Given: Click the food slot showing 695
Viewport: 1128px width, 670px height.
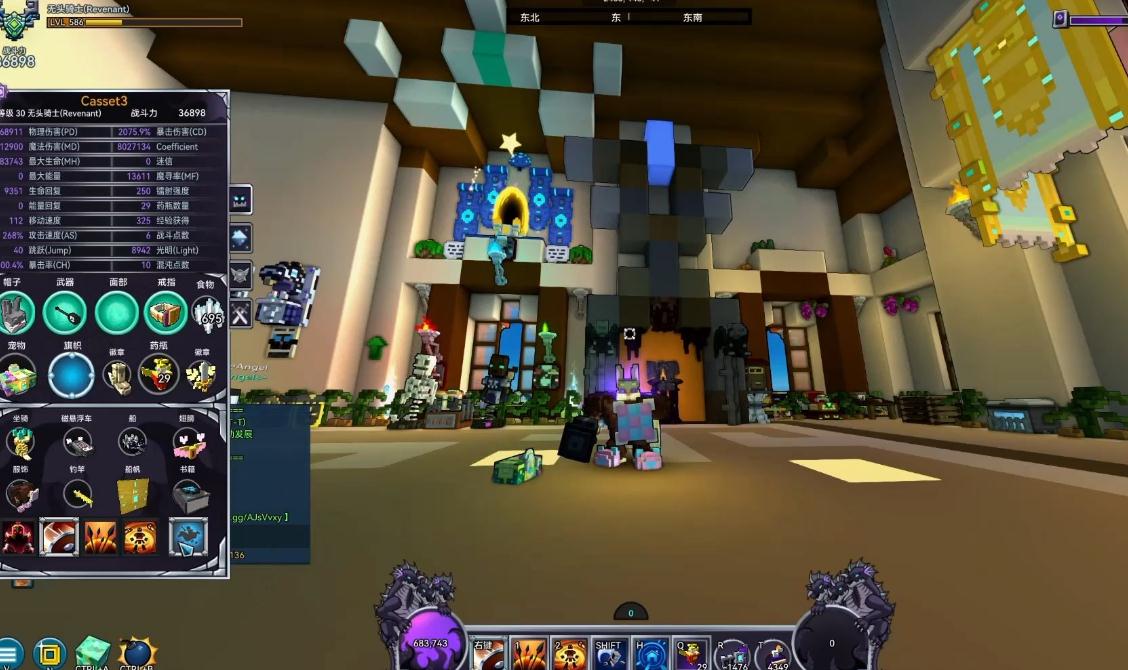Looking at the screenshot, I should click(x=209, y=314).
